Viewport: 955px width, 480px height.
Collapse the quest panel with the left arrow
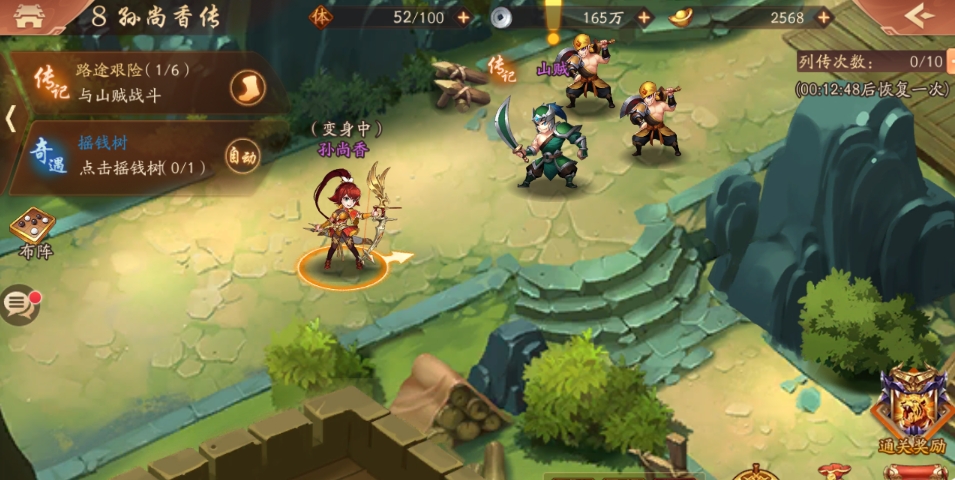tap(10, 118)
